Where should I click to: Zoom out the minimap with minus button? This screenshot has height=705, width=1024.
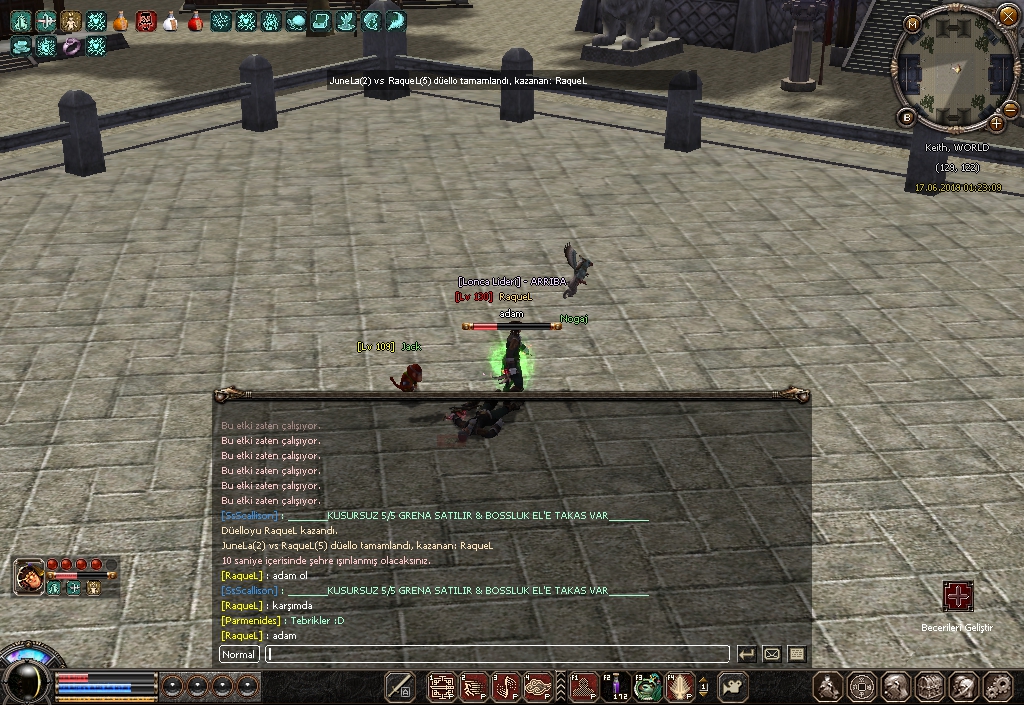(1010, 109)
